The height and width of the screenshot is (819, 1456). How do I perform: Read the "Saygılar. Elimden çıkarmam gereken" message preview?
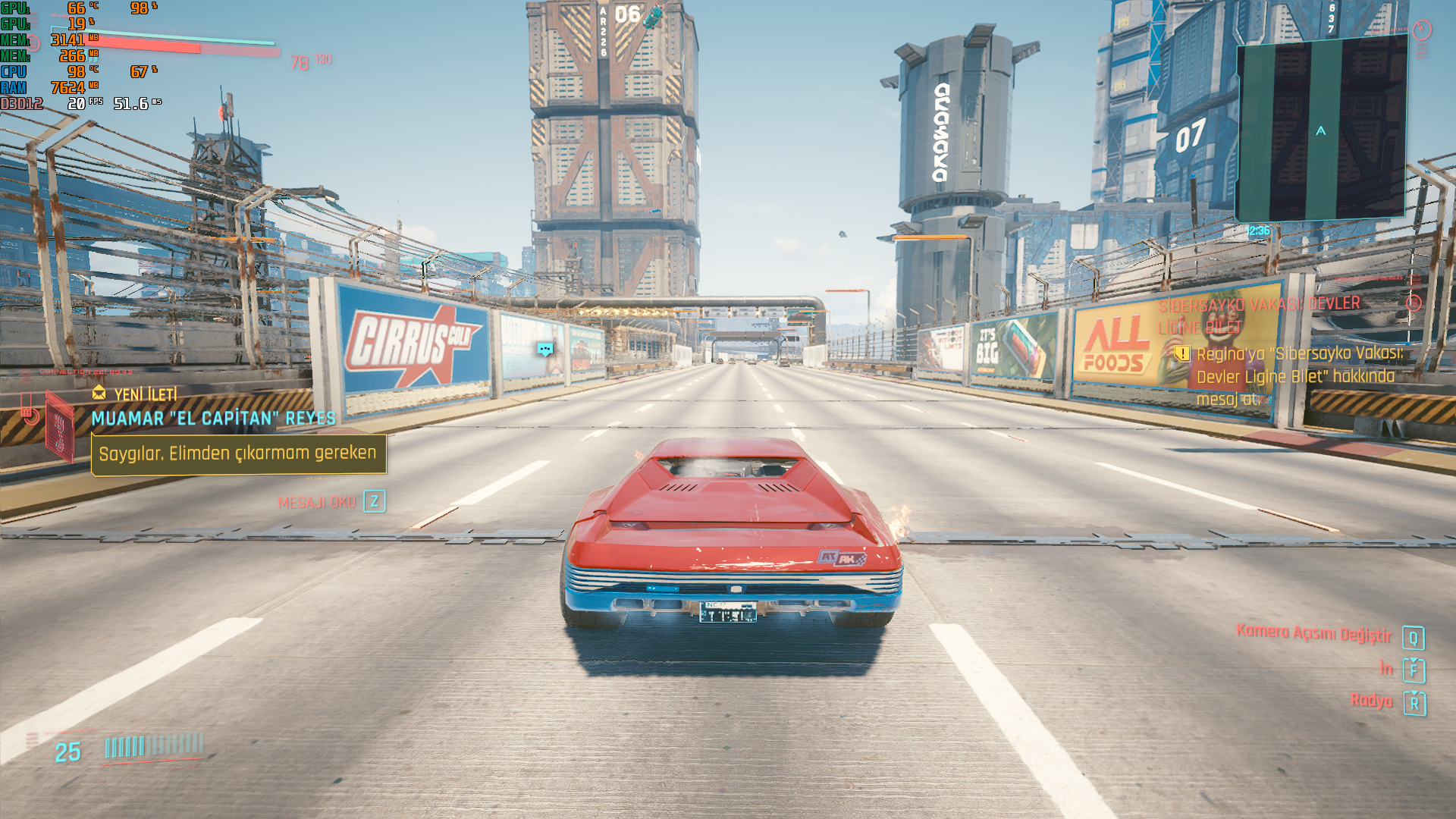coord(238,453)
